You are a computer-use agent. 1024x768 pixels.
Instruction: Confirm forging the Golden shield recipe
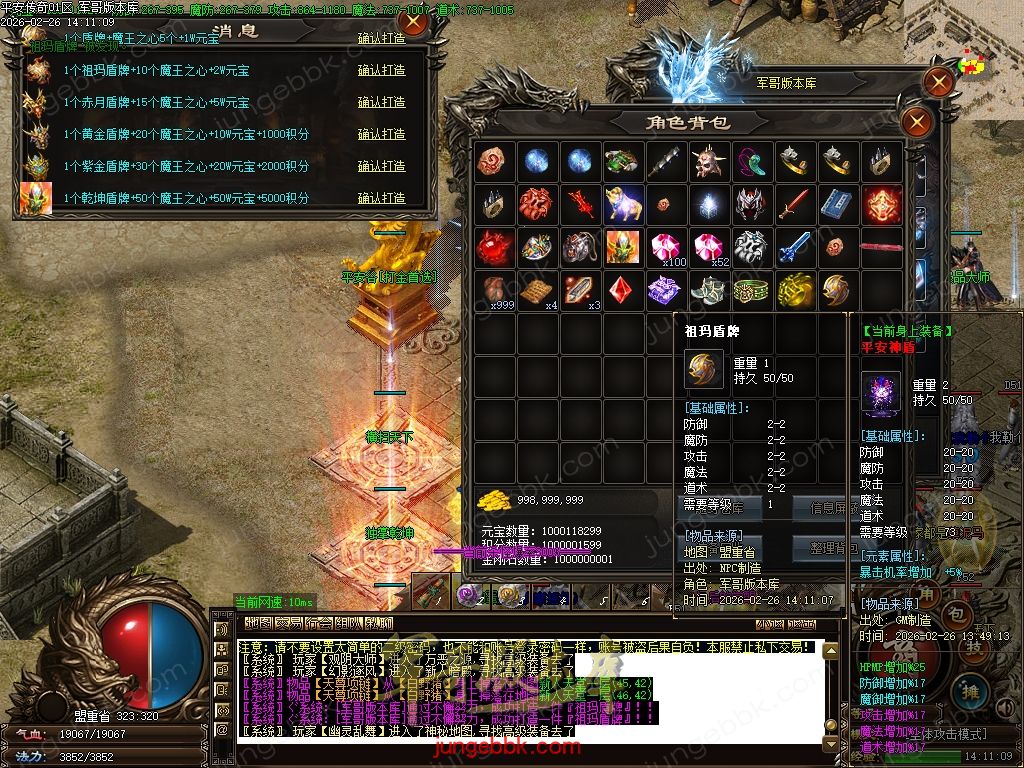tap(381, 134)
